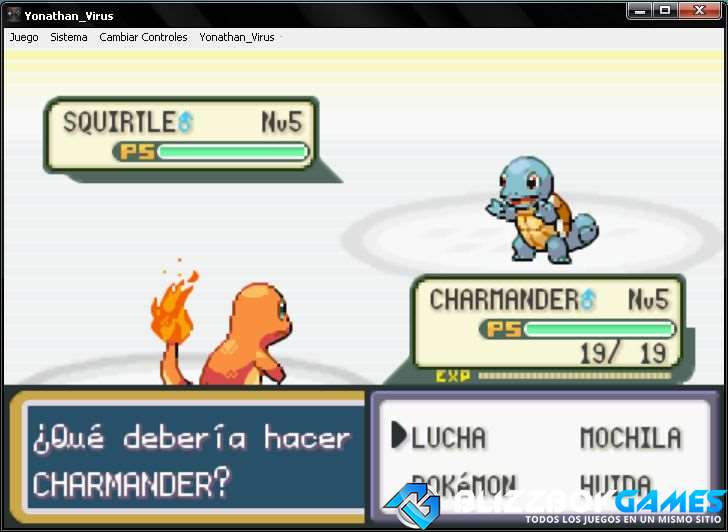Select the LUCHA battle option

pyautogui.click(x=448, y=438)
